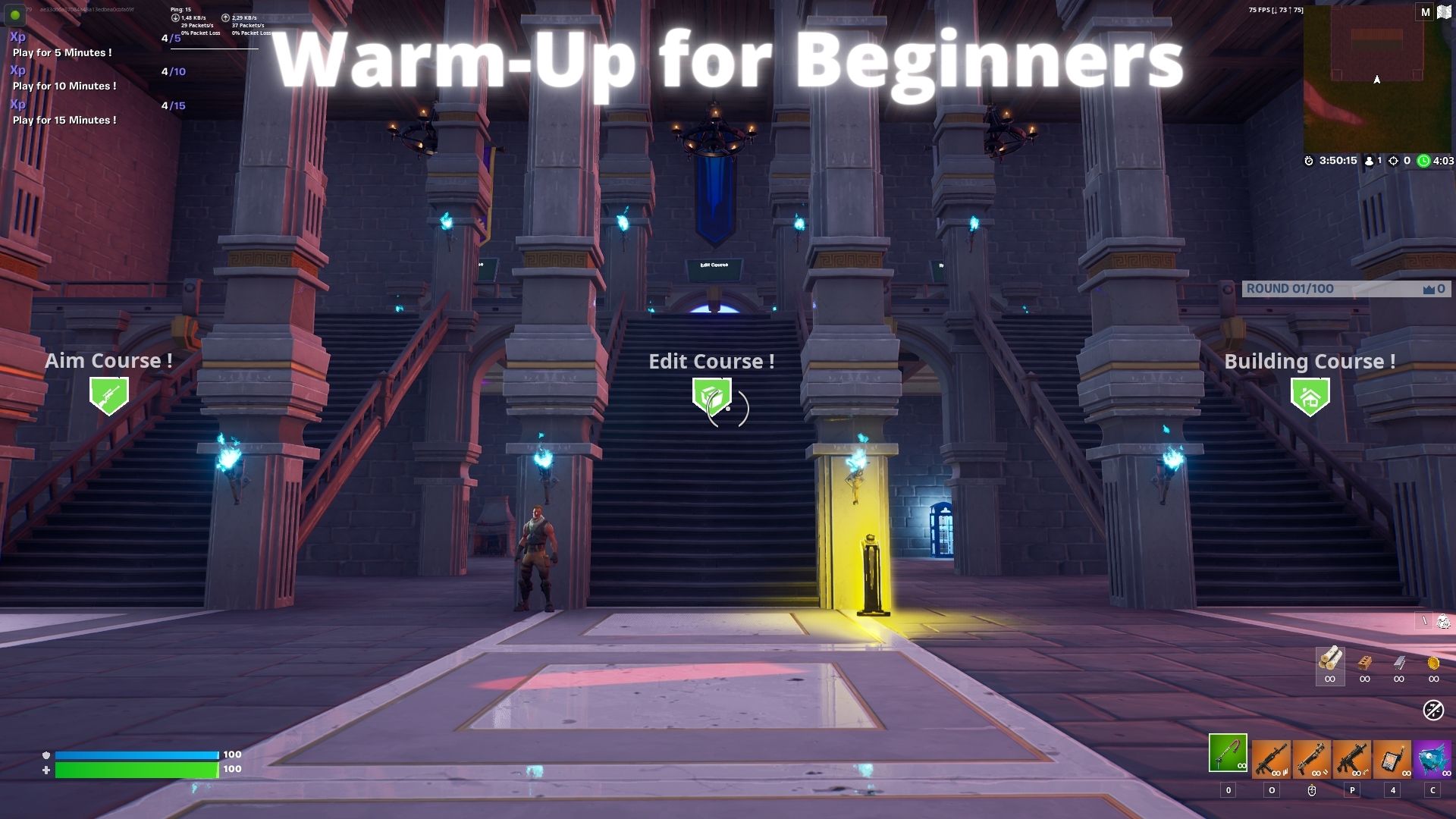Click the gold coin currency icon
This screenshot has width=1456, height=819.
(x=1434, y=664)
